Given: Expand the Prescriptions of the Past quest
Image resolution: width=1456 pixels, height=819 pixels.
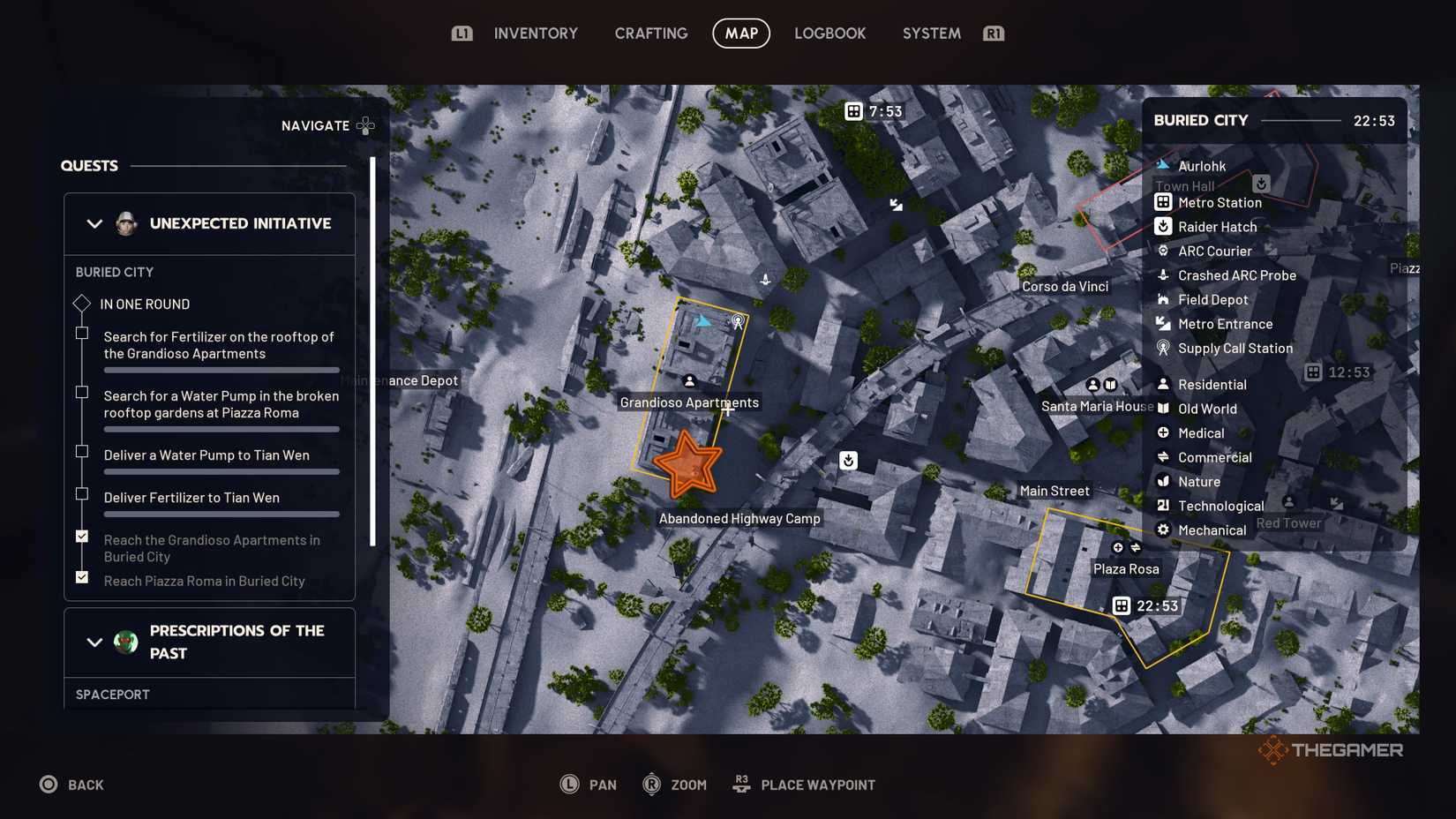Looking at the screenshot, I should [94, 642].
